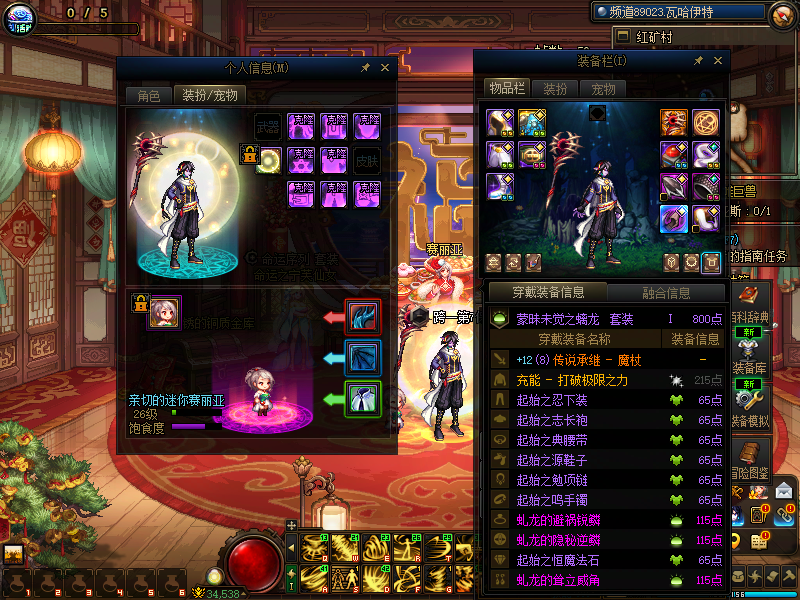This screenshot has height=600, width=800.
Task: Open the 装备库 equipment library
Action: pyautogui.click(x=753, y=368)
